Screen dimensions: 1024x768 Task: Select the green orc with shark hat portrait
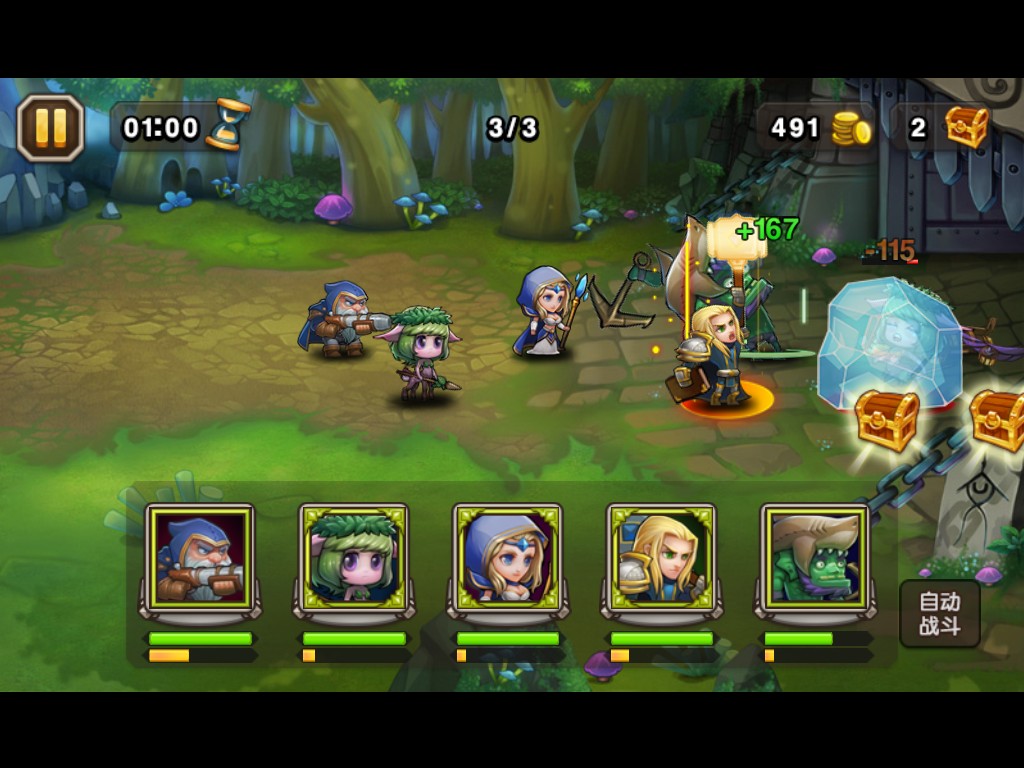click(816, 559)
